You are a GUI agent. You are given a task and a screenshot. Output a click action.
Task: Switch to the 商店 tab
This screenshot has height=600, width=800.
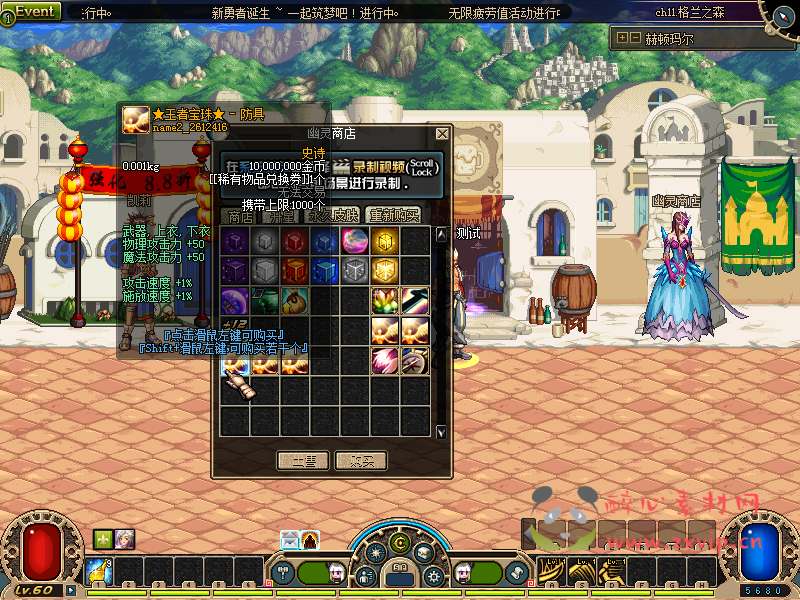[x=240, y=215]
